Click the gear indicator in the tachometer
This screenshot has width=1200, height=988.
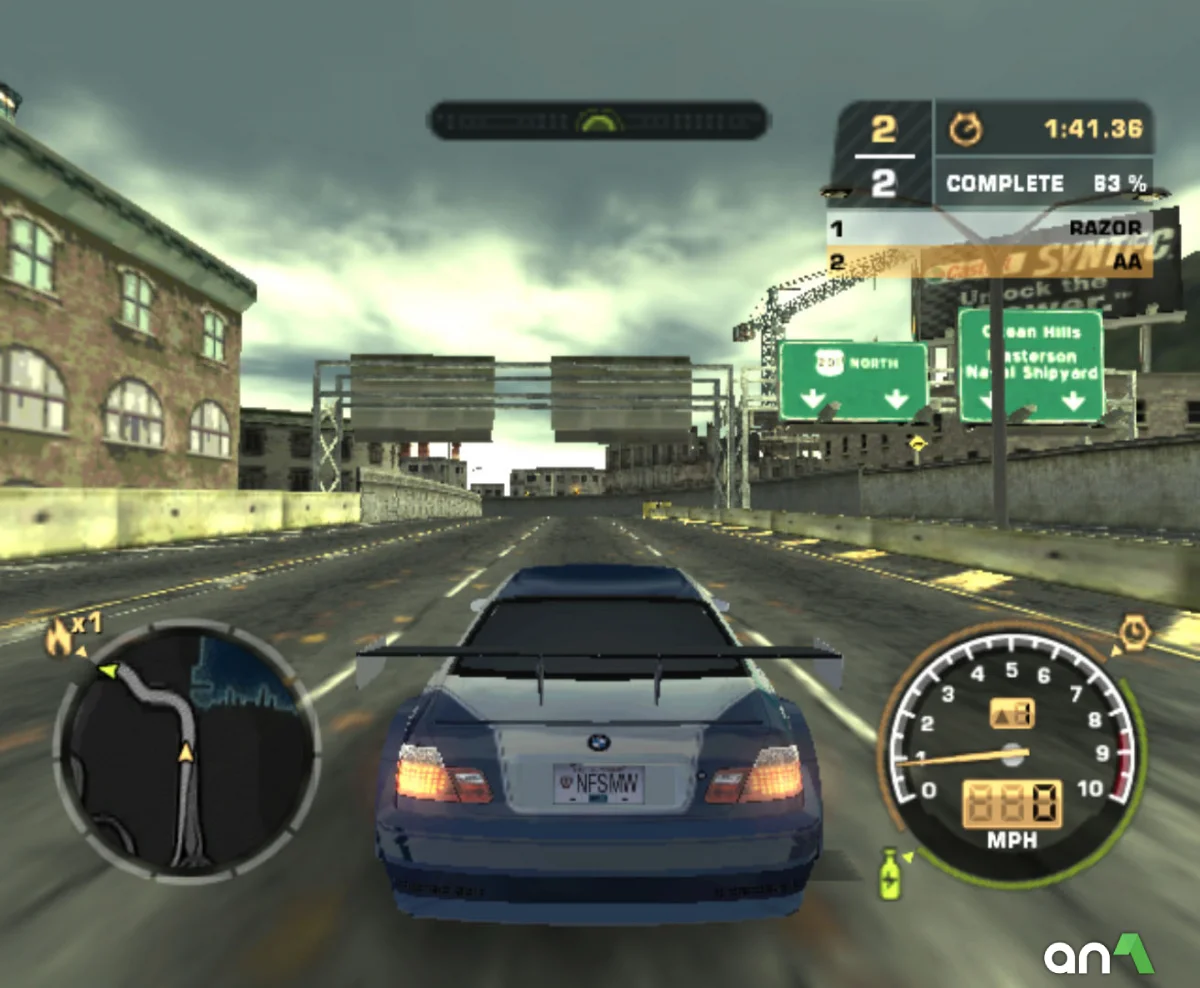pos(1012,713)
